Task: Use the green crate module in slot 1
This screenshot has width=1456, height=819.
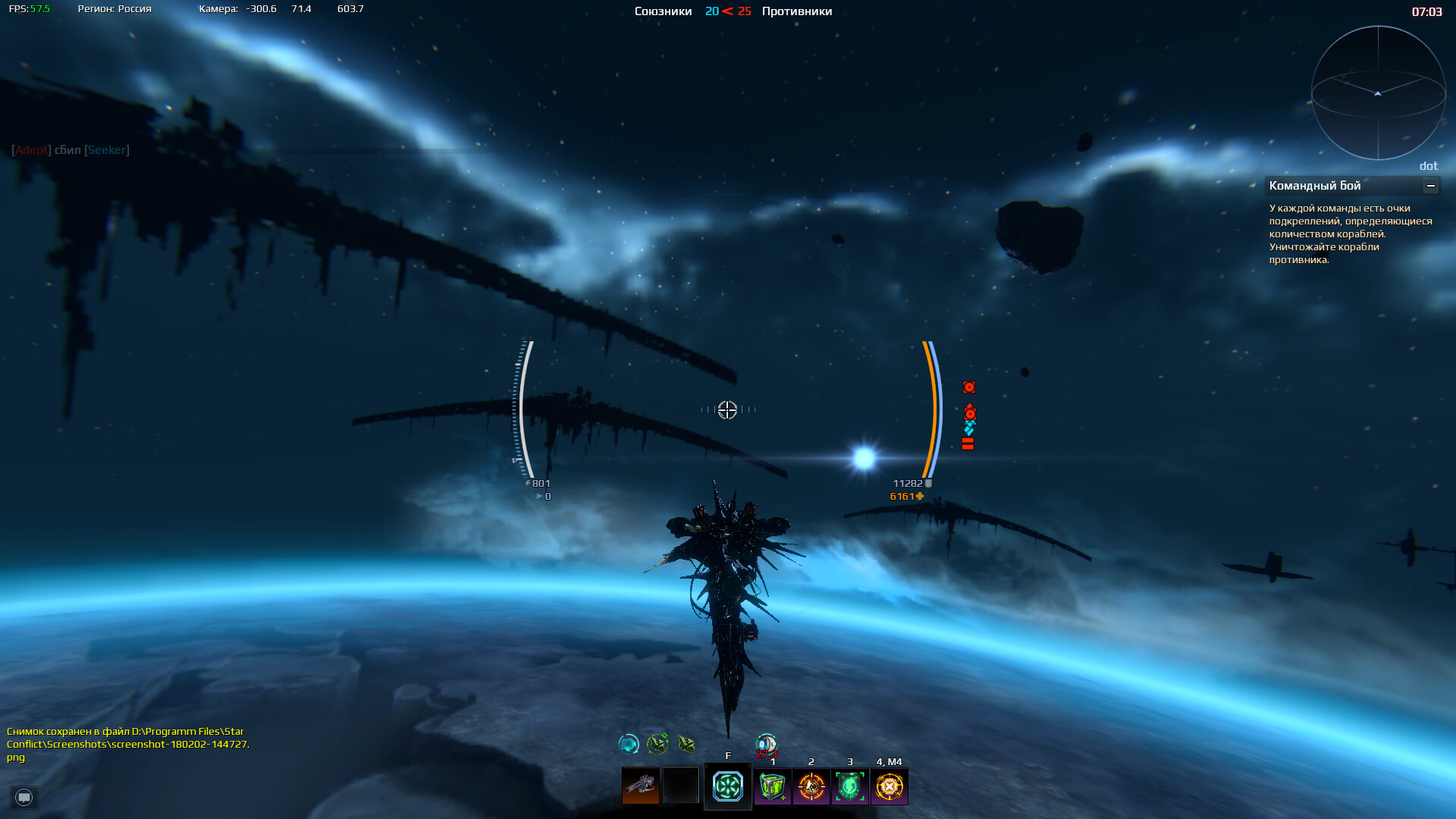Action: (773, 786)
